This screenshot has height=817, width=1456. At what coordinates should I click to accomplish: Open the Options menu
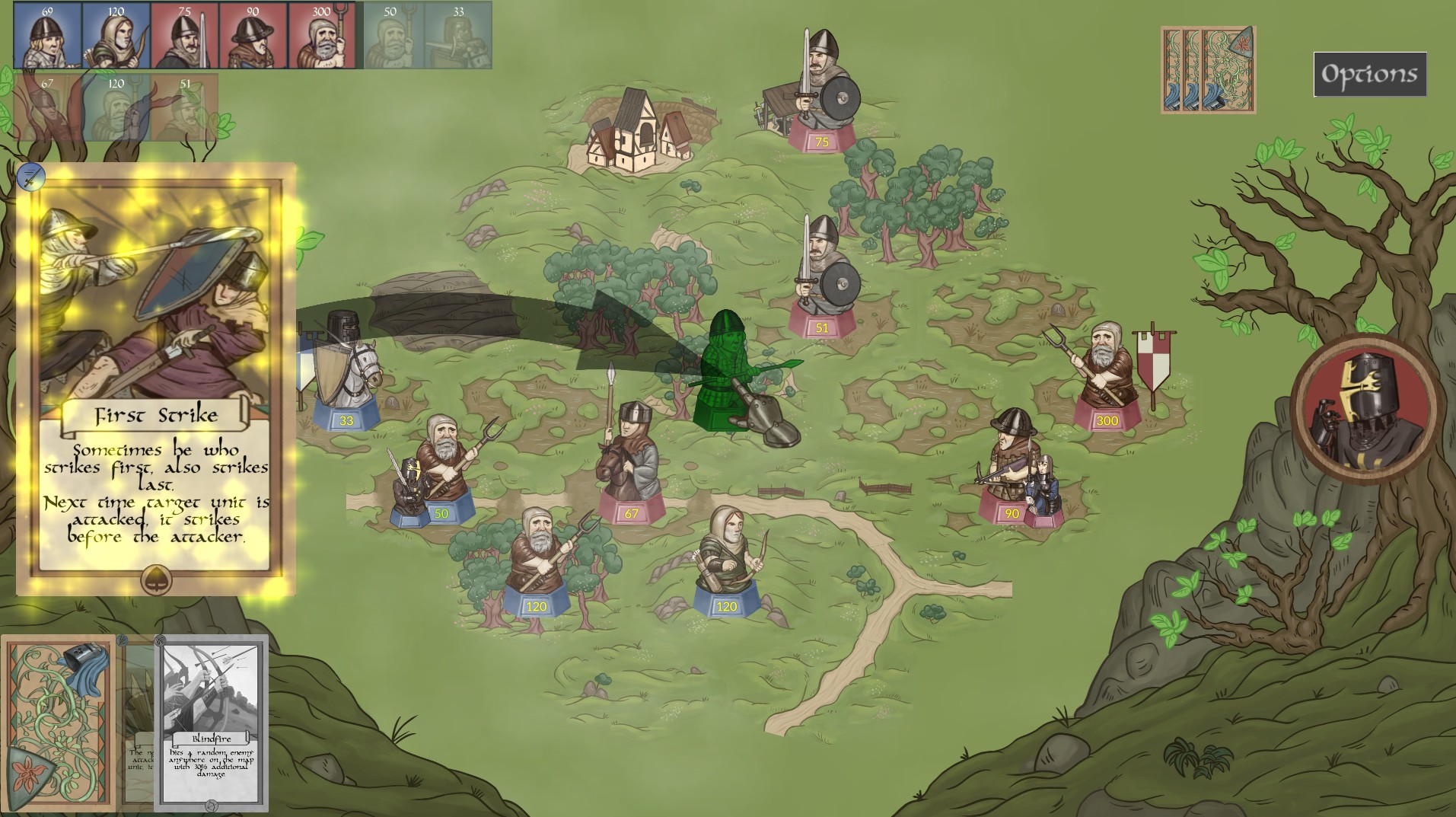[x=1368, y=73]
